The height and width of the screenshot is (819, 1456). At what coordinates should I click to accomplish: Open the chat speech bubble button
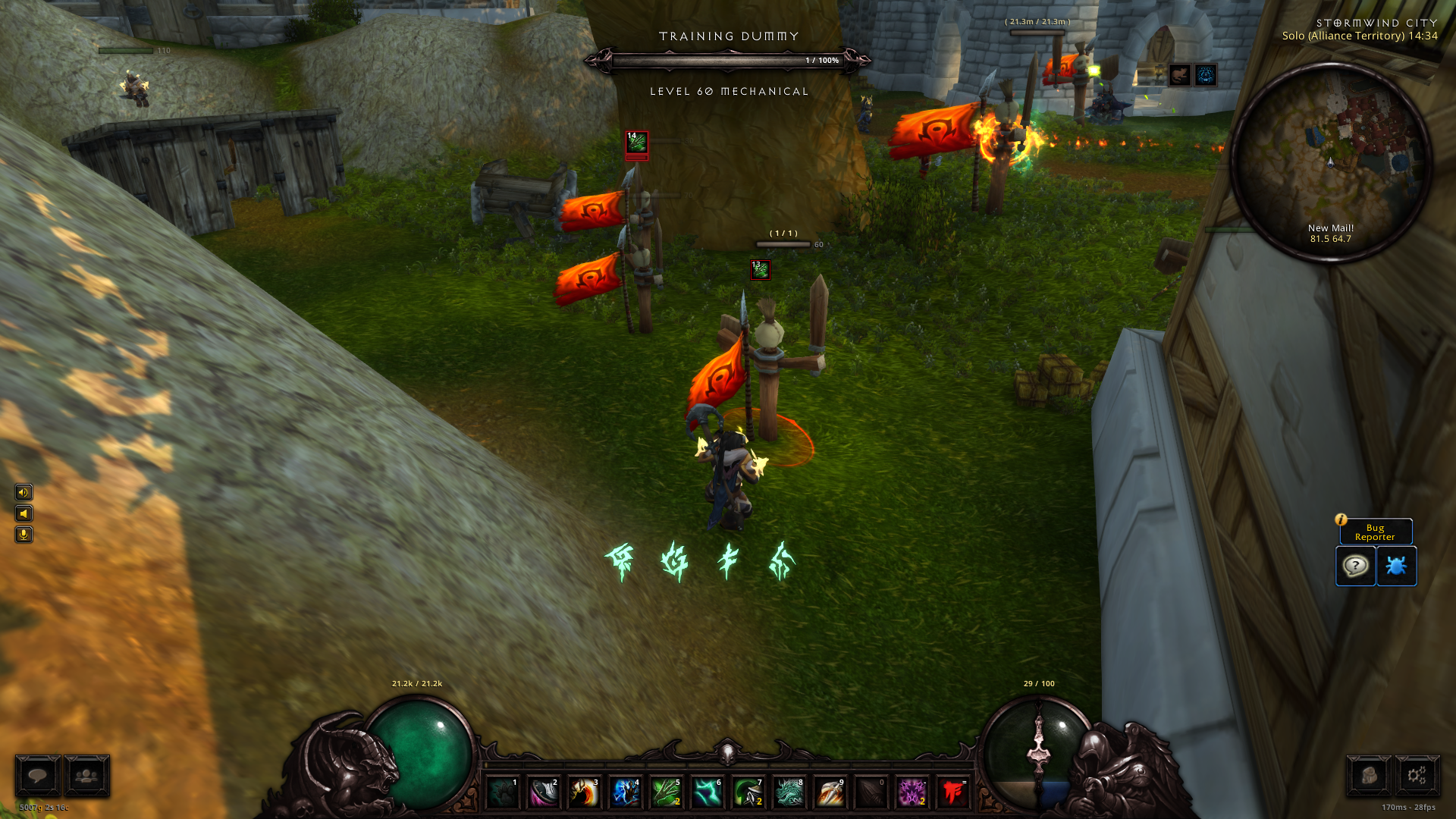click(x=38, y=776)
